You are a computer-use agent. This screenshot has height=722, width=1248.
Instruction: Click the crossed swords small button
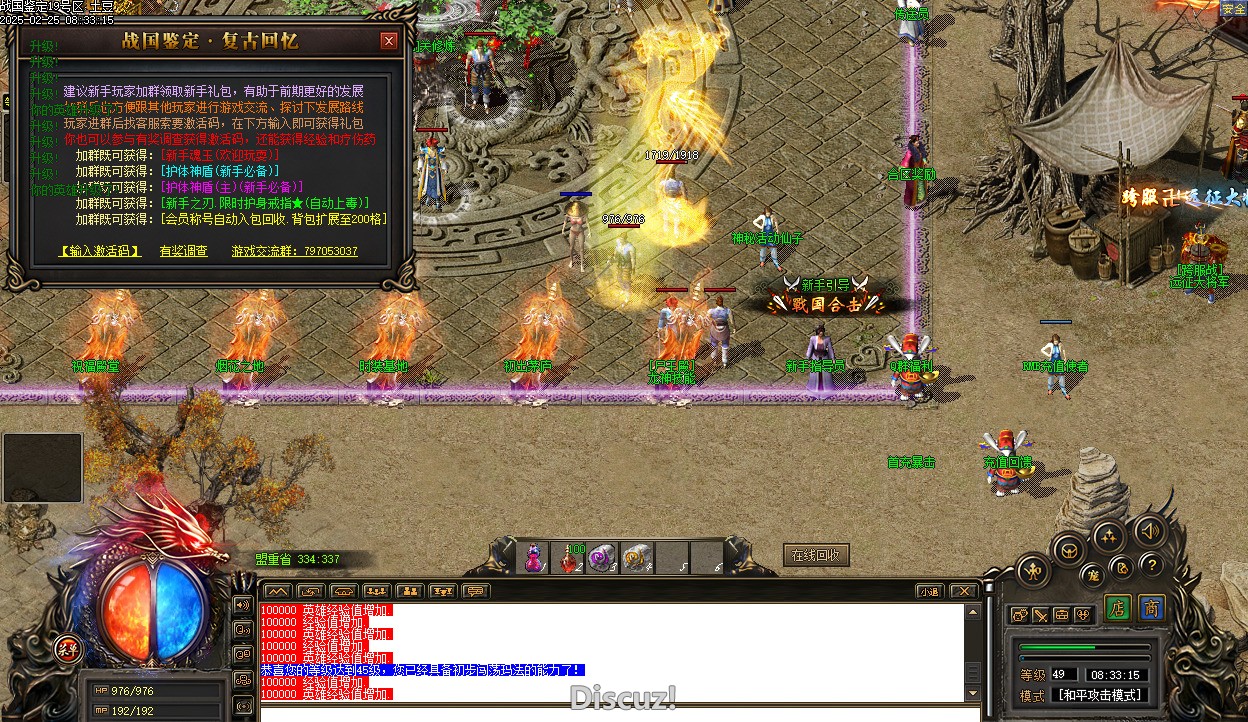(x=1040, y=615)
